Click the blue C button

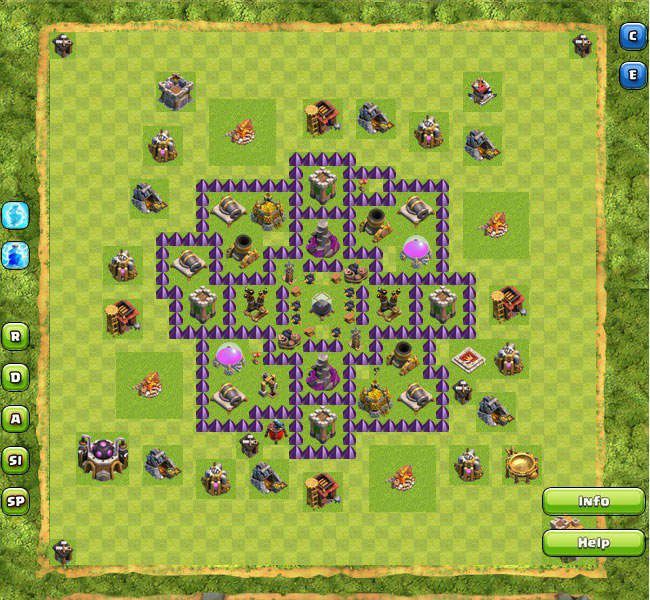(x=632, y=37)
